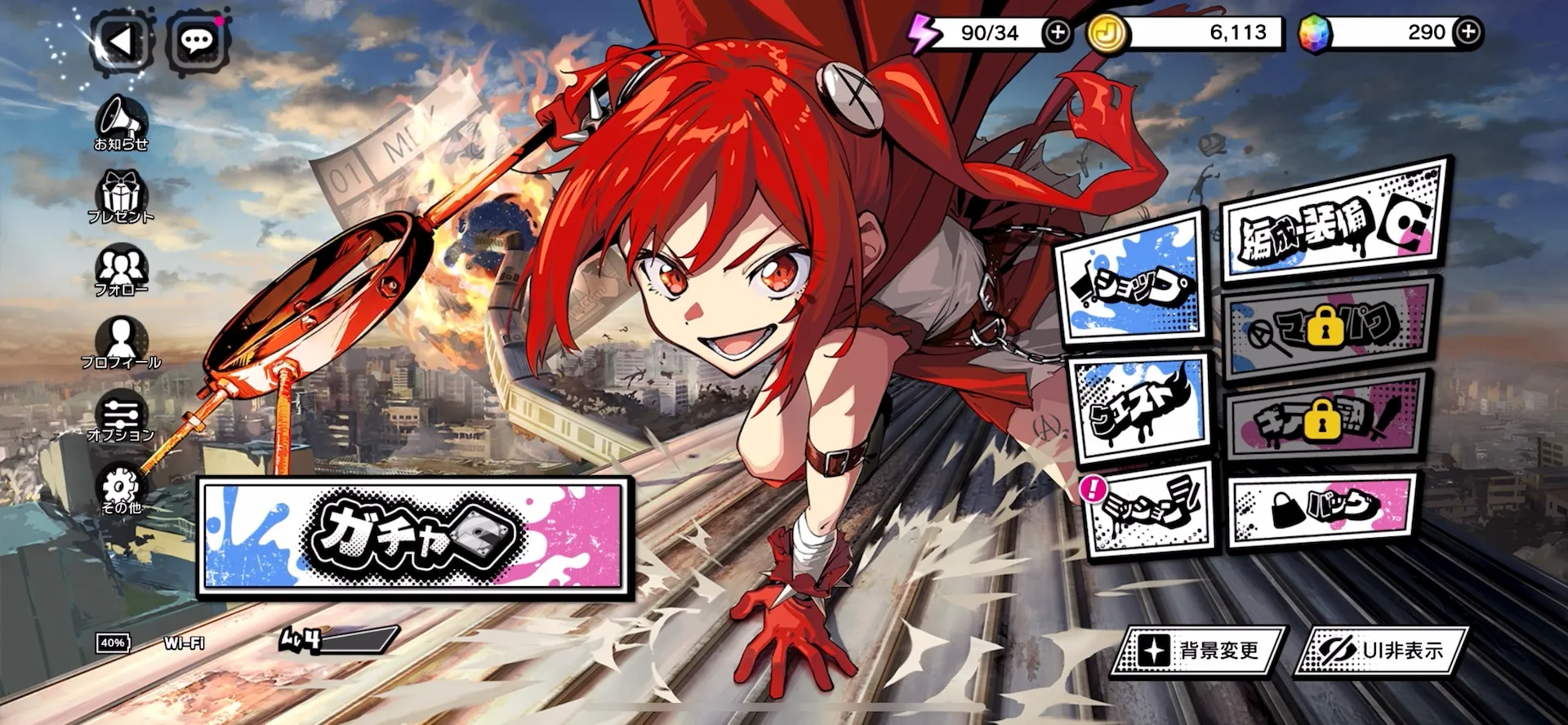Open the オプション settings panel
Screen dimensions: 1568x725
coord(122,412)
